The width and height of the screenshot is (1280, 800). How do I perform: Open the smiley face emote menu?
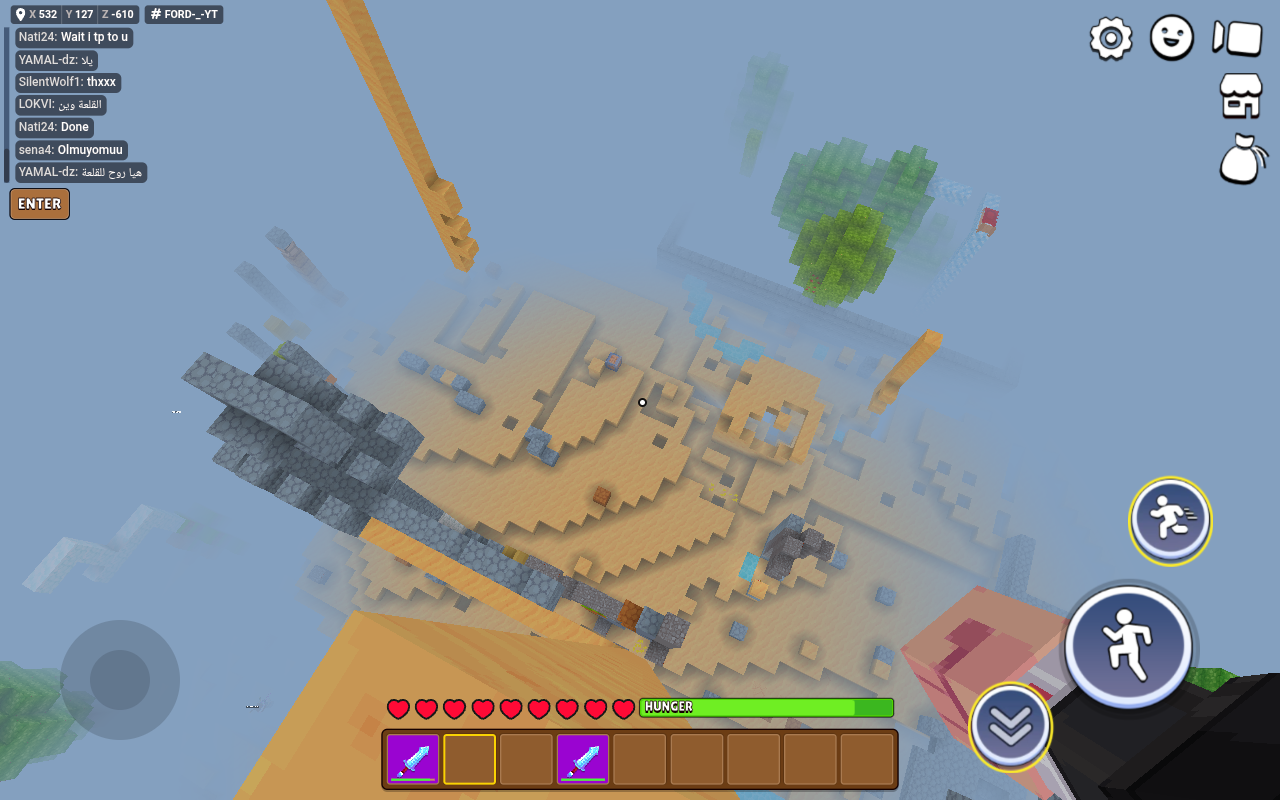1172,38
